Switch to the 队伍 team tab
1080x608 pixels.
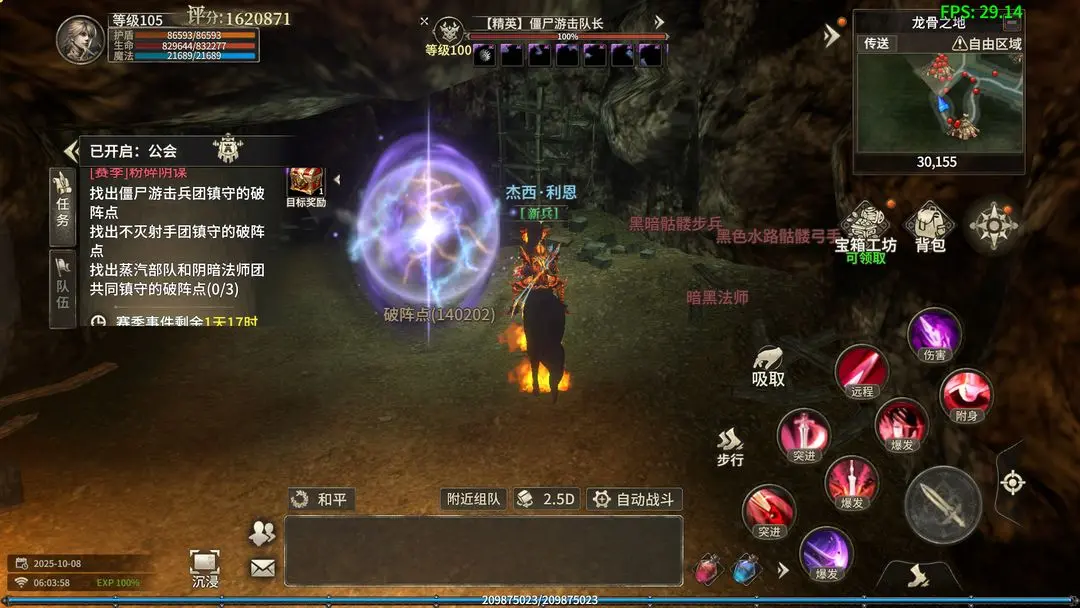[x=62, y=287]
